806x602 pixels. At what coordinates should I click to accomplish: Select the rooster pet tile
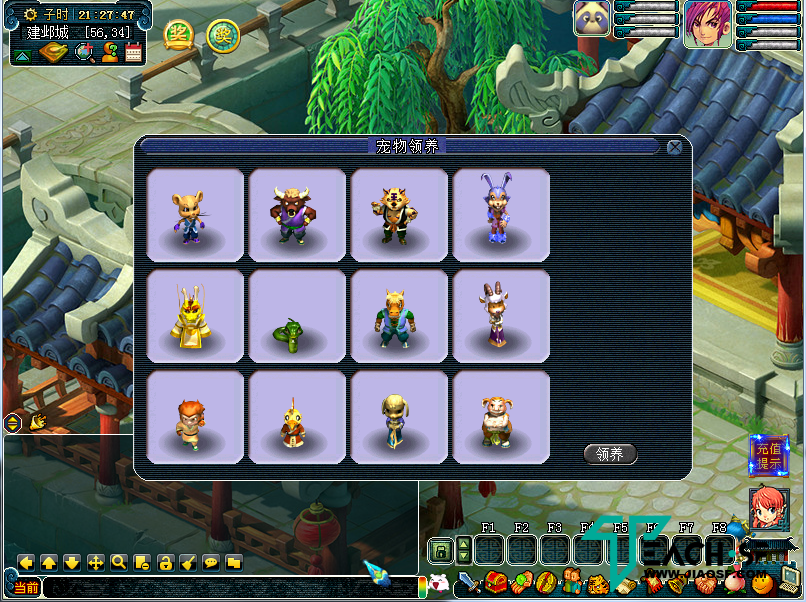(297, 417)
